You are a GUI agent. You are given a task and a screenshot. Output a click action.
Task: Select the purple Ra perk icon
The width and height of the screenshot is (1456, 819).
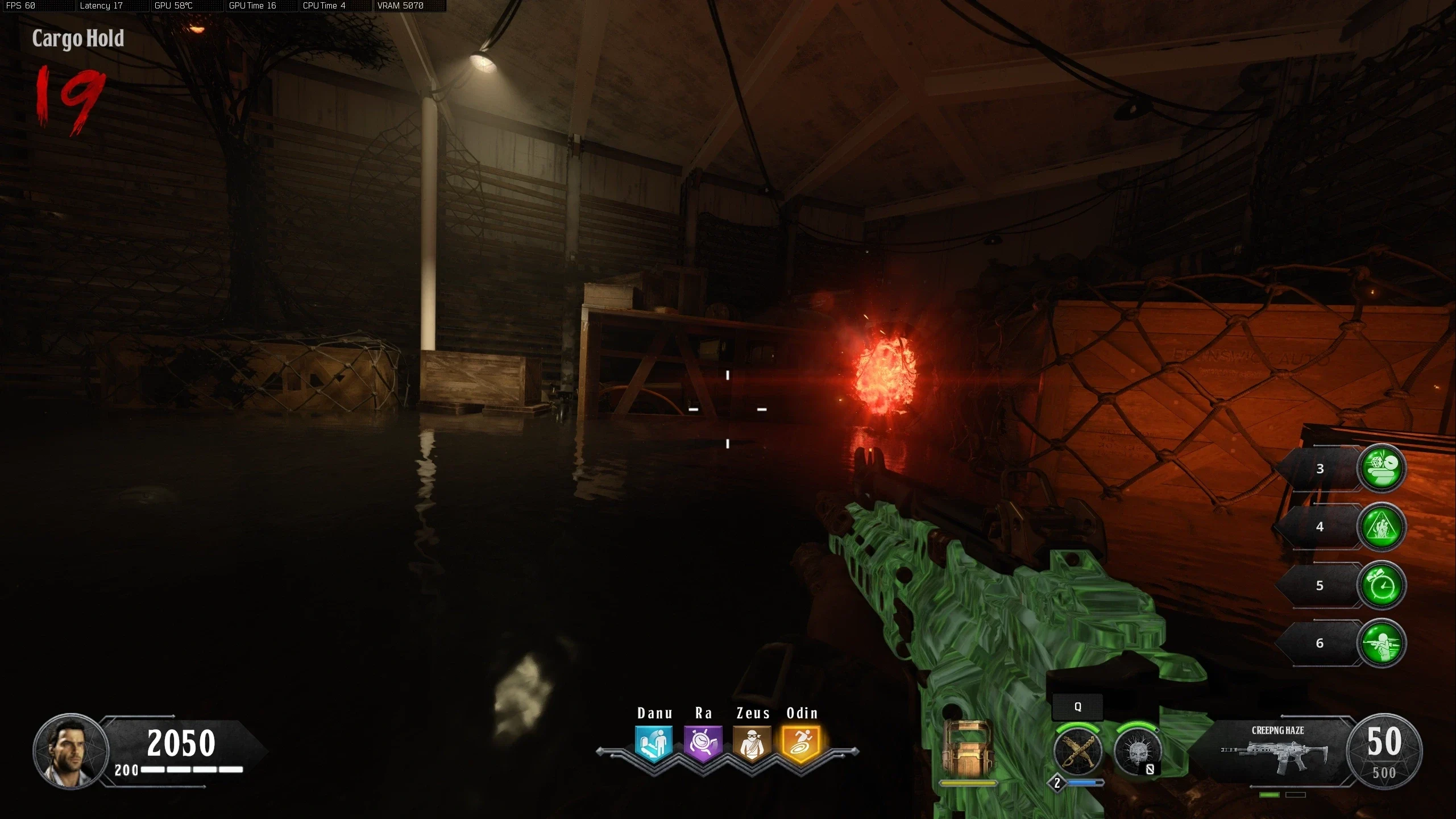click(x=703, y=743)
